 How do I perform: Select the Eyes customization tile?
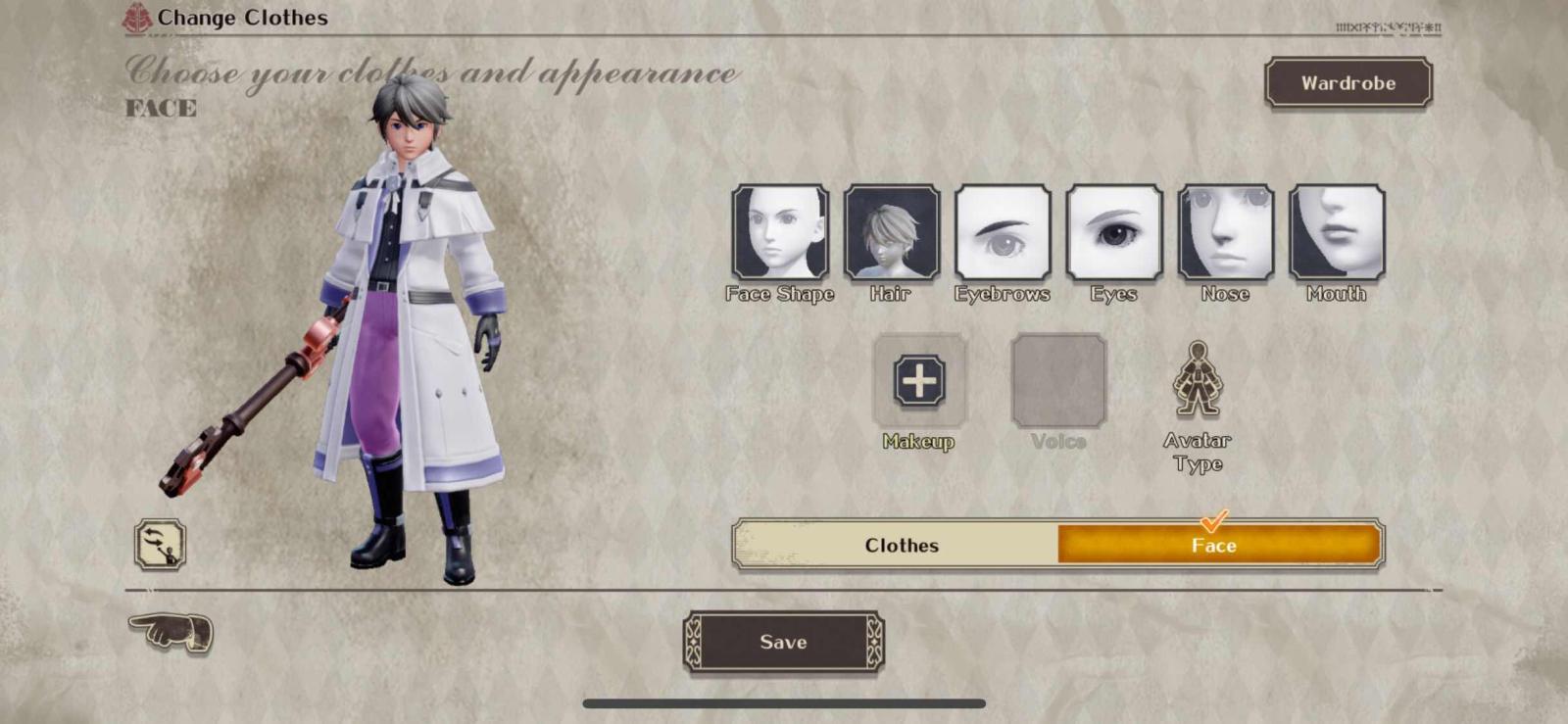tap(1114, 233)
